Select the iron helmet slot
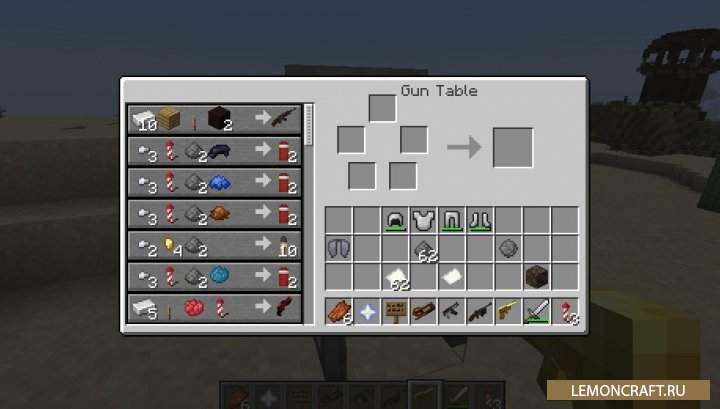The image size is (720, 409). tap(395, 220)
